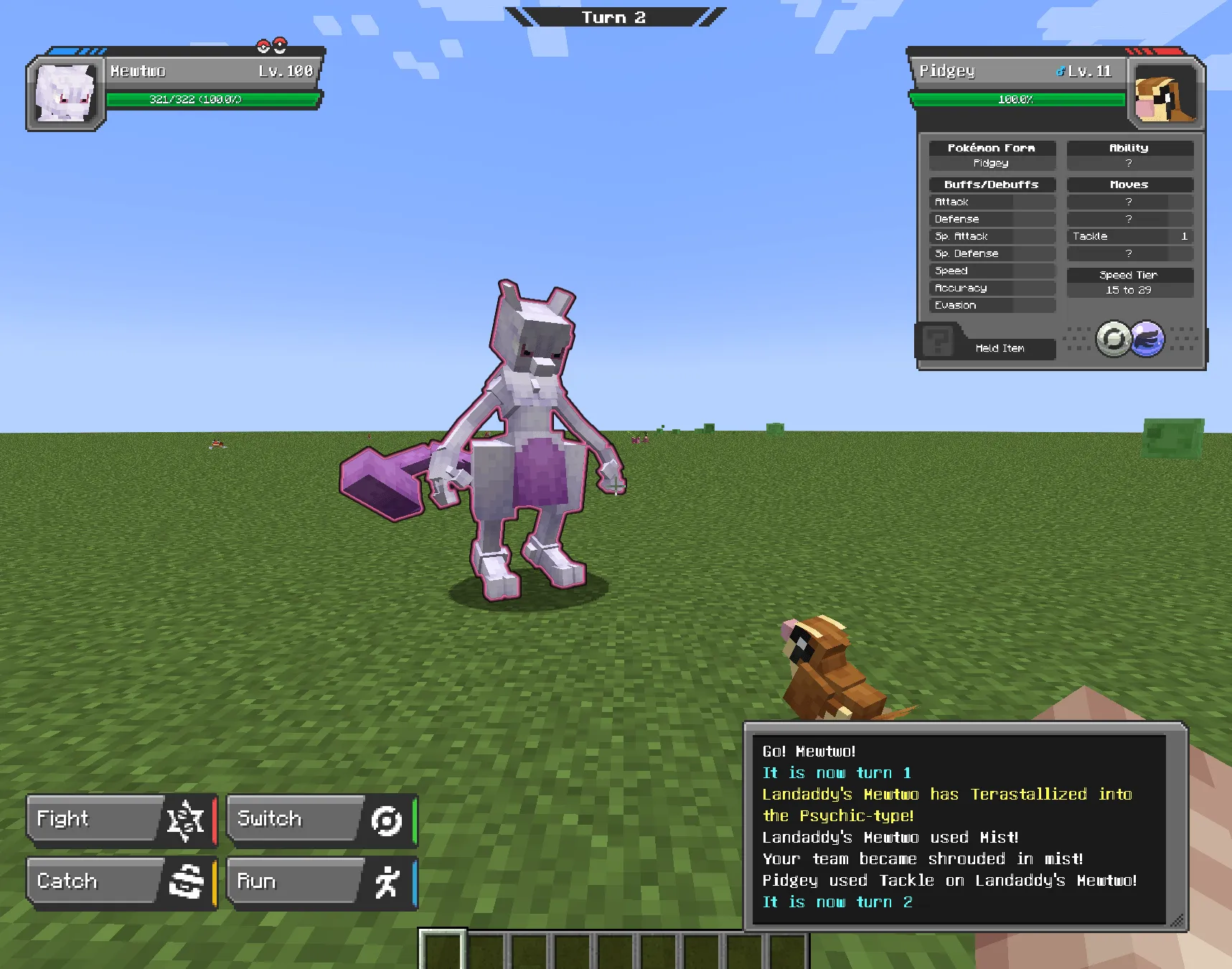Click the Run figure icon
Image resolution: width=1232 pixels, height=969 pixels.
(x=385, y=881)
